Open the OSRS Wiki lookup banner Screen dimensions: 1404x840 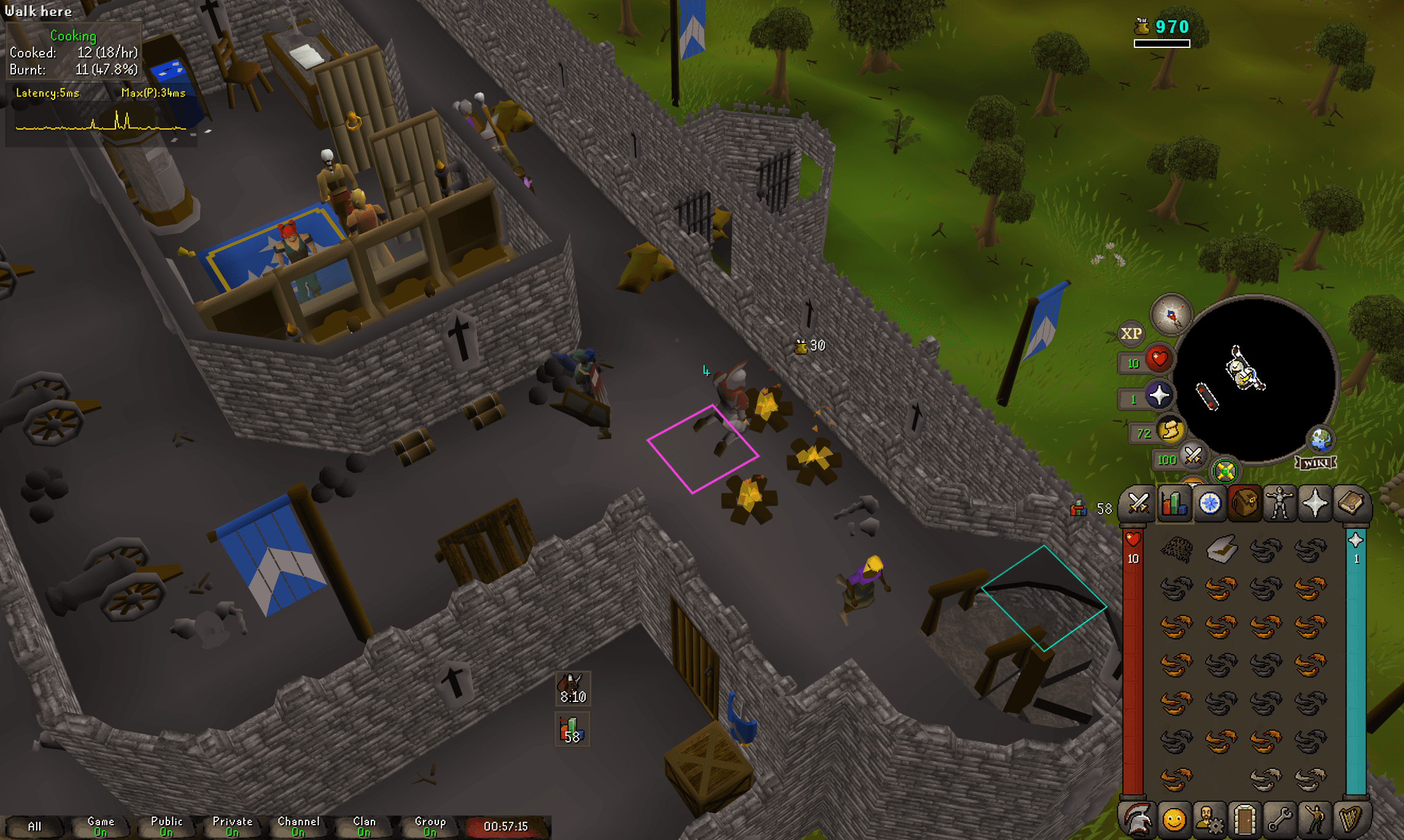[x=1316, y=463]
